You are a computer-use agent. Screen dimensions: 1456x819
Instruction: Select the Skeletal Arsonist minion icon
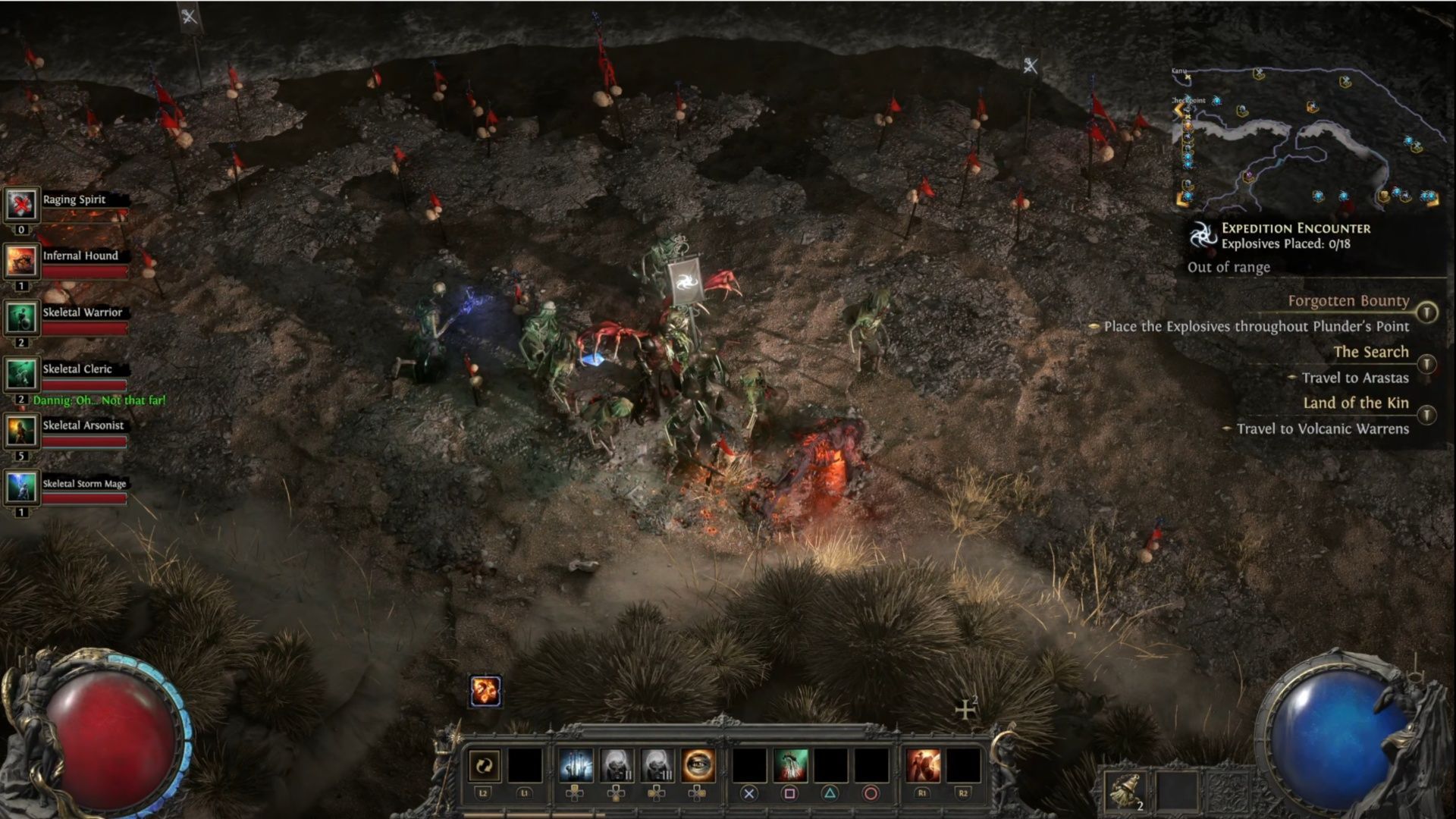(21, 431)
